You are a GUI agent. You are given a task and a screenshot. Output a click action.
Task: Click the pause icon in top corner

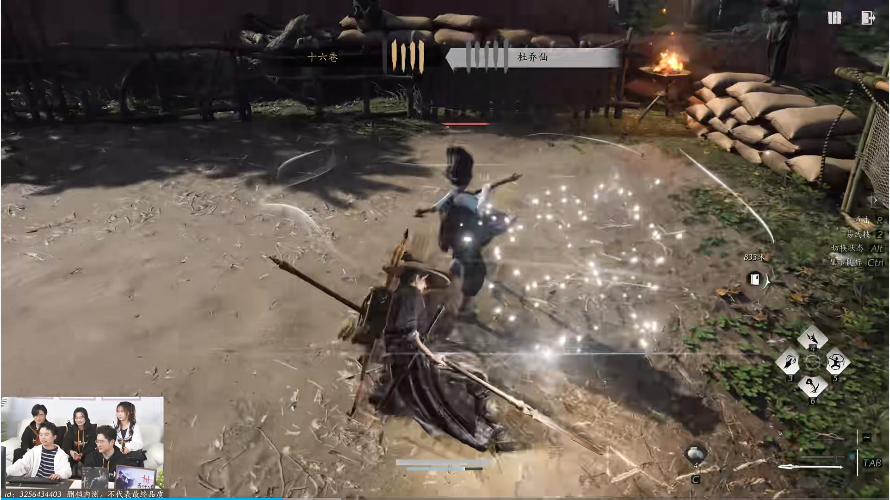coord(834,17)
